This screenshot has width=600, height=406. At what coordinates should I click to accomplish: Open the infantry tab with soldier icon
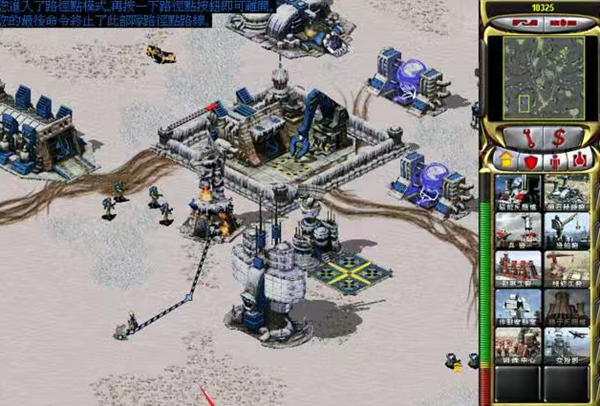(555, 159)
